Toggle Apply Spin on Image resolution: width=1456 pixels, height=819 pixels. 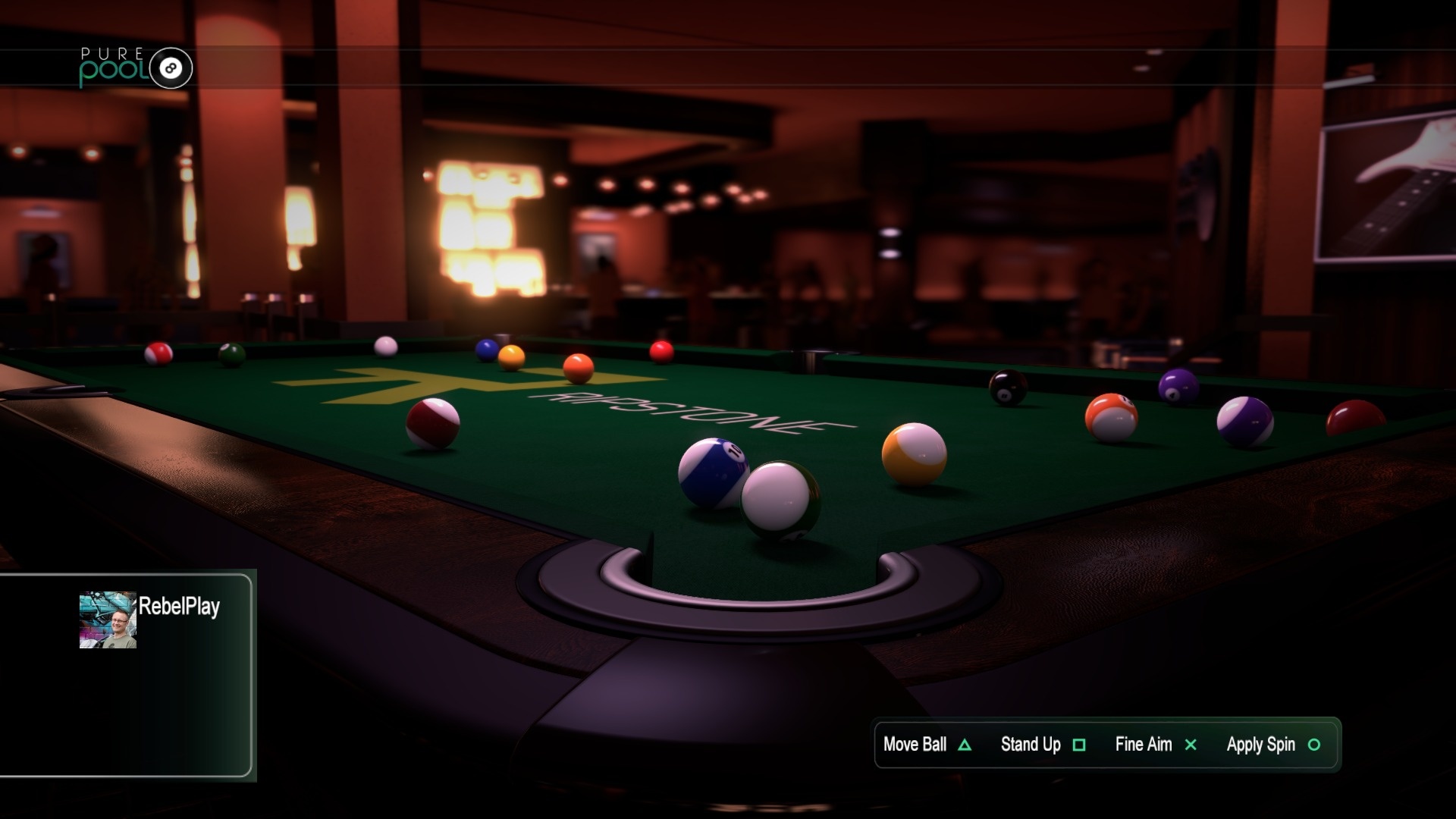[1261, 745]
